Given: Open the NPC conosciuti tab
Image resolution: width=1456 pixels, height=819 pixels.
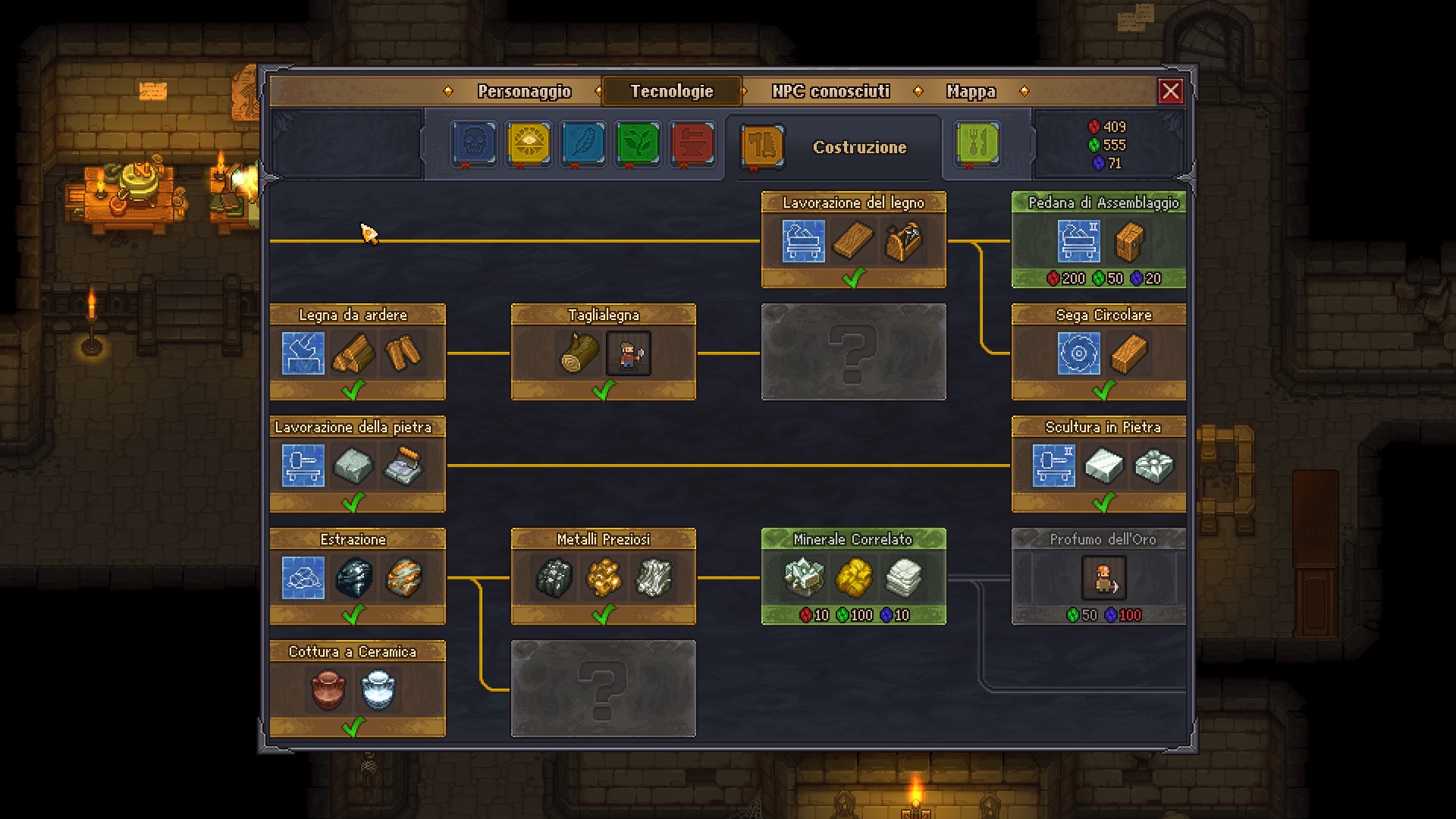Looking at the screenshot, I should click(x=830, y=91).
